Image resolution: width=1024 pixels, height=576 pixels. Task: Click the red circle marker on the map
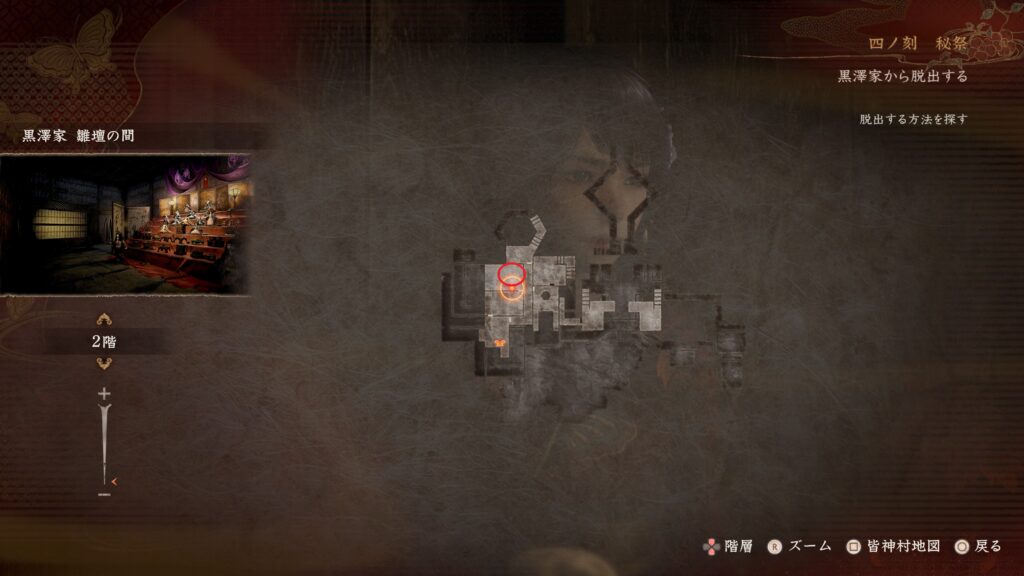[x=512, y=272]
